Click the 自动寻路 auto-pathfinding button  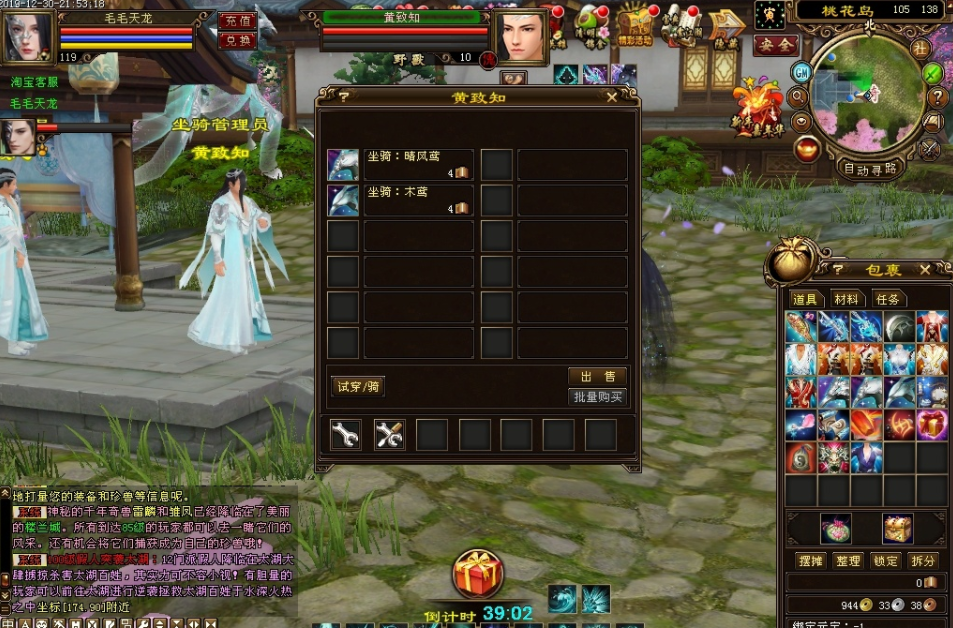click(869, 169)
